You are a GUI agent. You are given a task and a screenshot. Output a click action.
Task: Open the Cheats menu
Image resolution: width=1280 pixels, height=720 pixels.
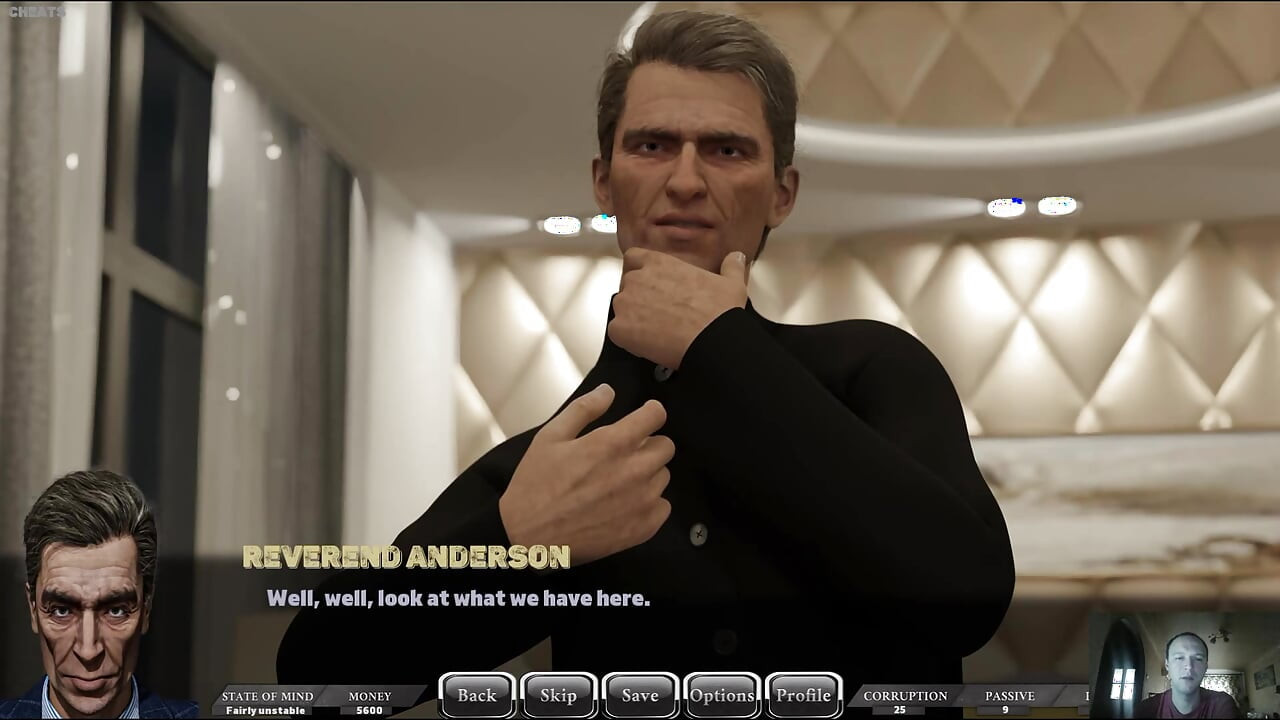coord(36,12)
